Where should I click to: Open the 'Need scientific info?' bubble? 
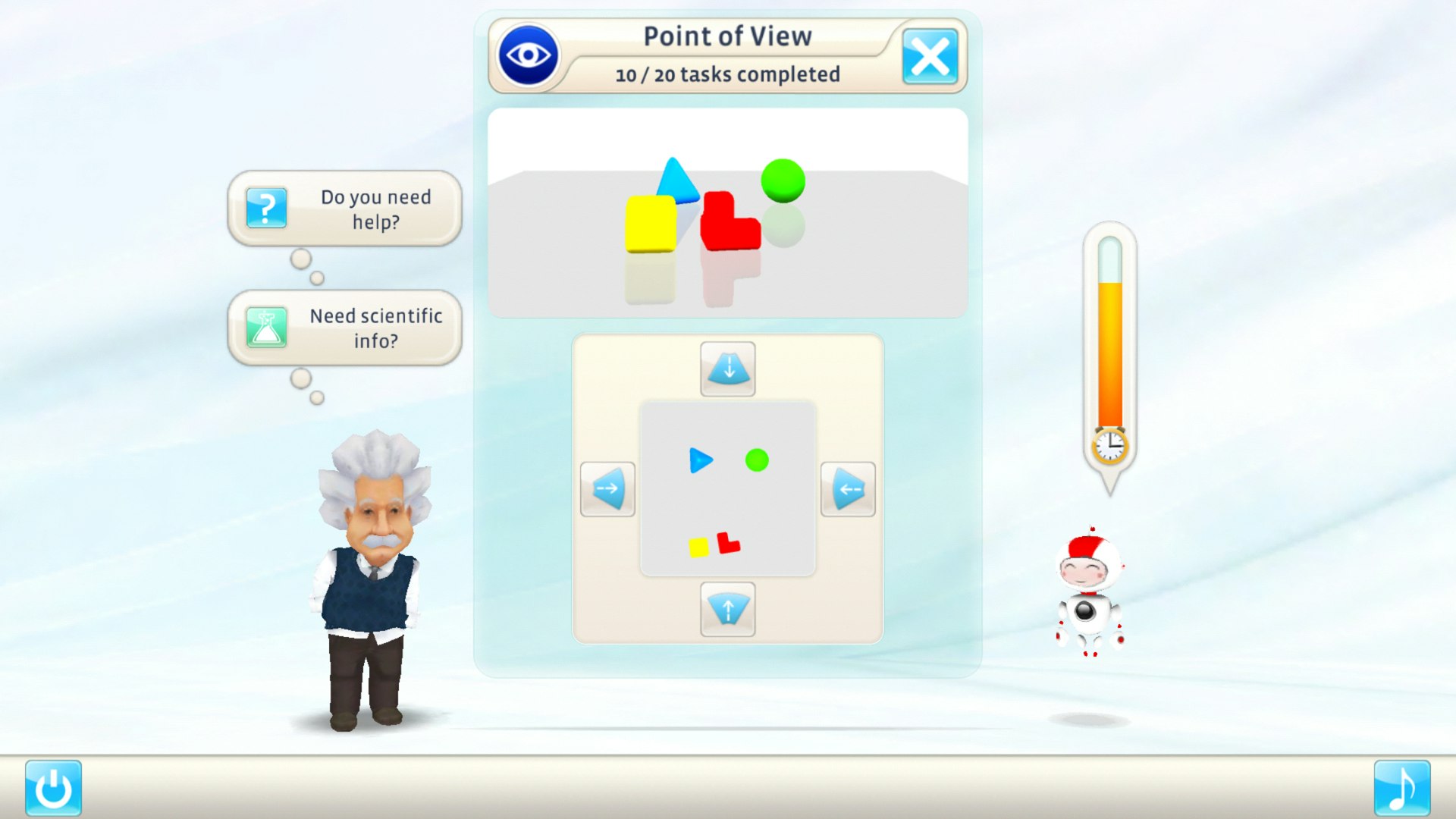click(x=372, y=328)
